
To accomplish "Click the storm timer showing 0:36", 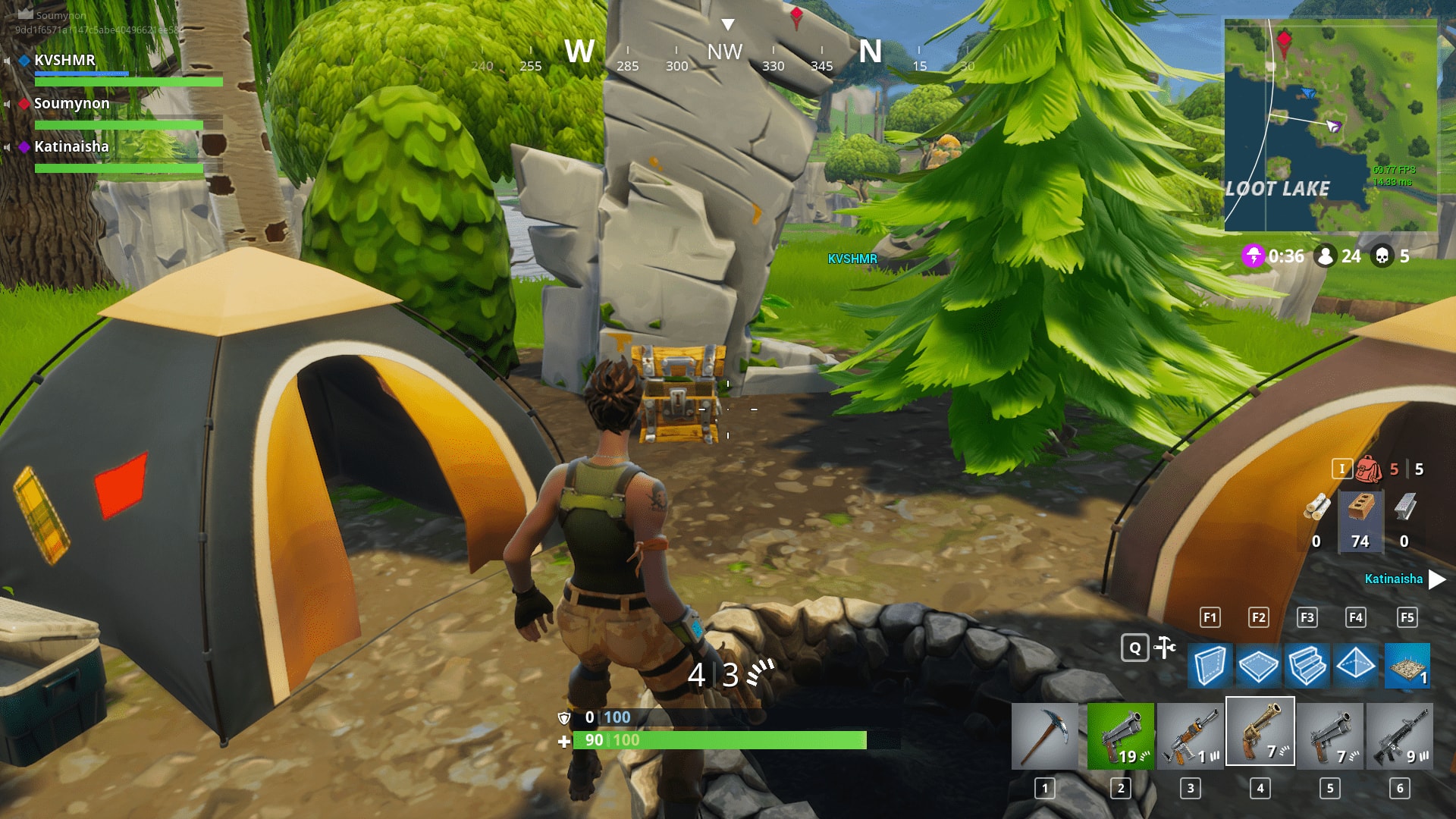I will pyautogui.click(x=1287, y=256).
